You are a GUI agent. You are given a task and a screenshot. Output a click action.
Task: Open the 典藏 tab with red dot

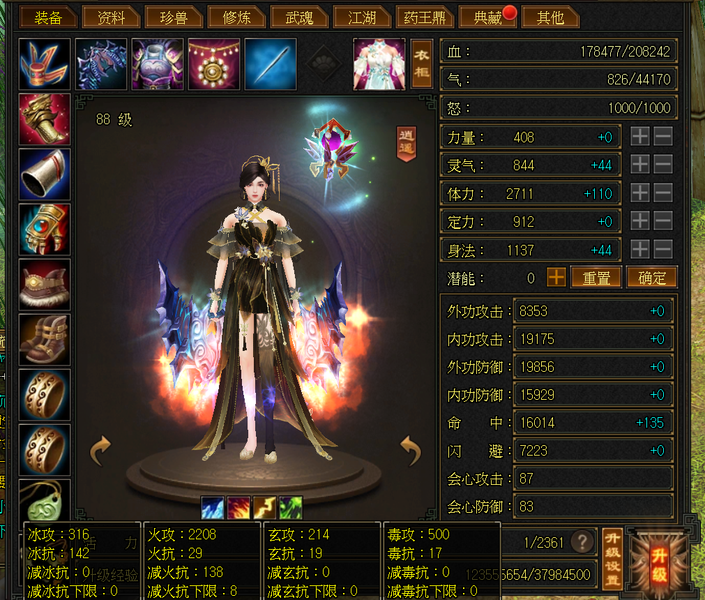[x=486, y=17]
